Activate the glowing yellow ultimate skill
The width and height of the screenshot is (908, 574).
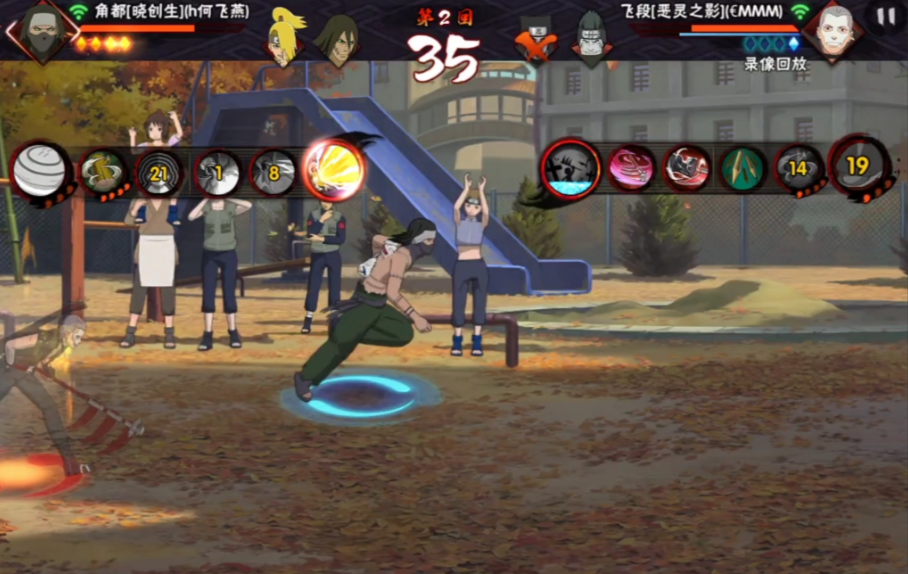pyautogui.click(x=332, y=169)
